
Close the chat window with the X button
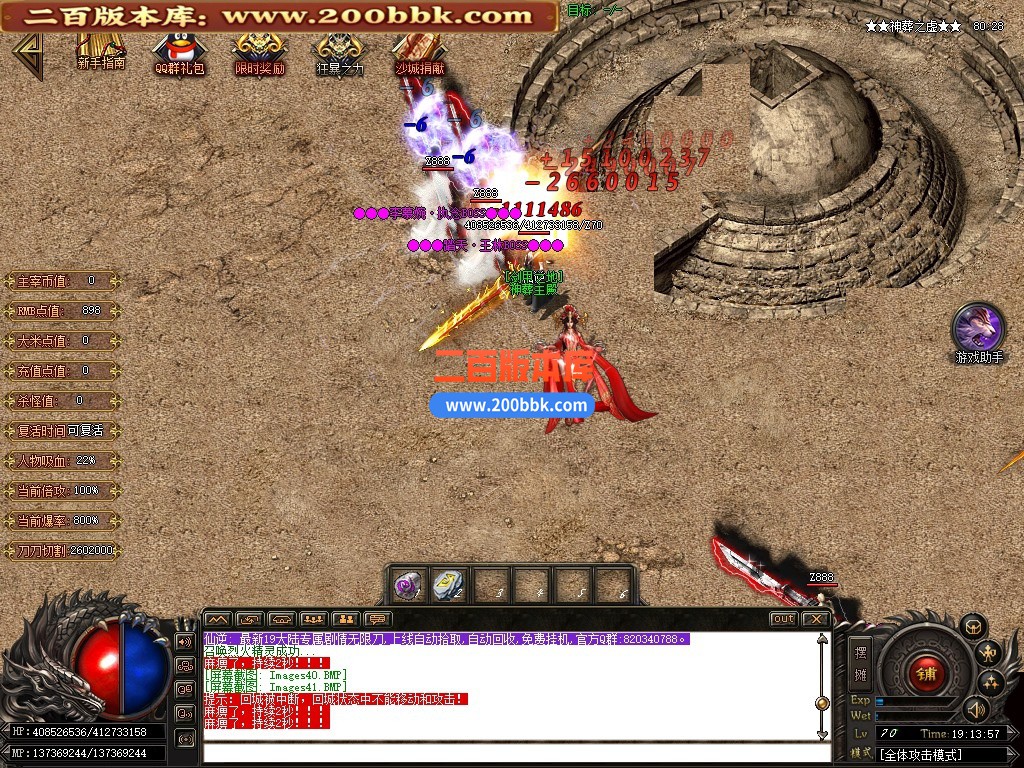click(x=816, y=619)
